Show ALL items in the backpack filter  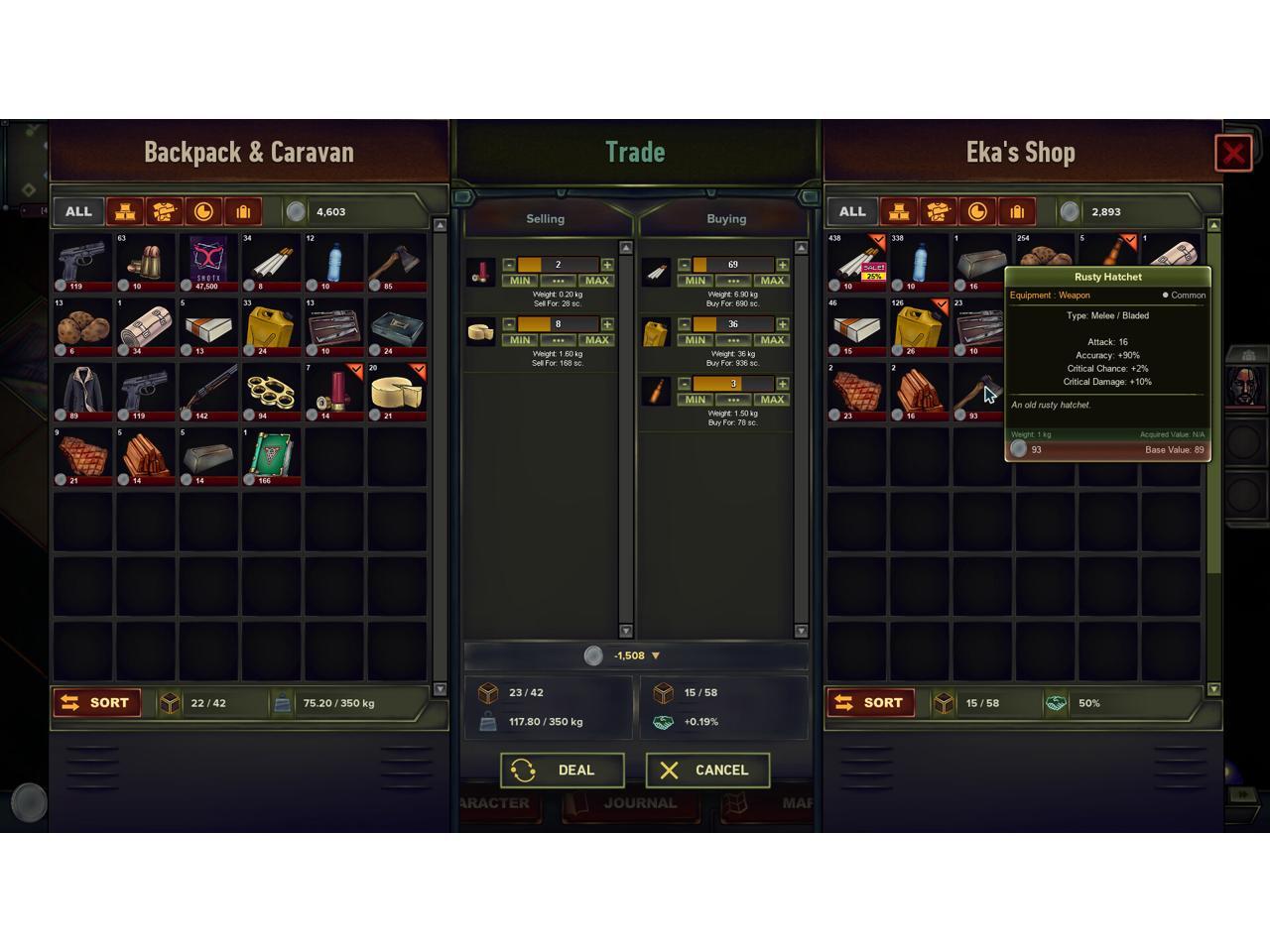(x=78, y=211)
